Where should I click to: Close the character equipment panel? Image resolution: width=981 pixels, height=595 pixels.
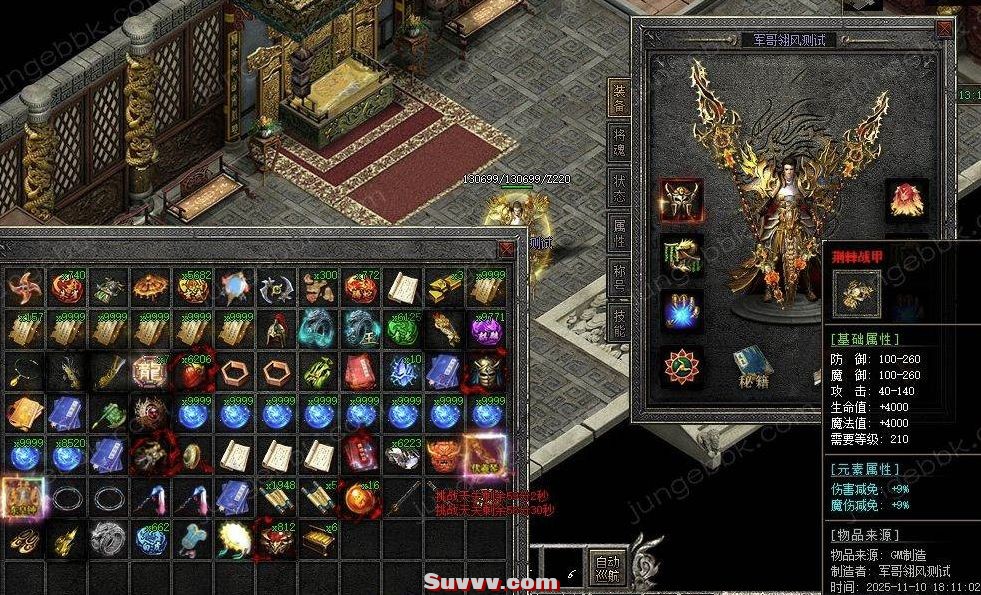pos(944,30)
